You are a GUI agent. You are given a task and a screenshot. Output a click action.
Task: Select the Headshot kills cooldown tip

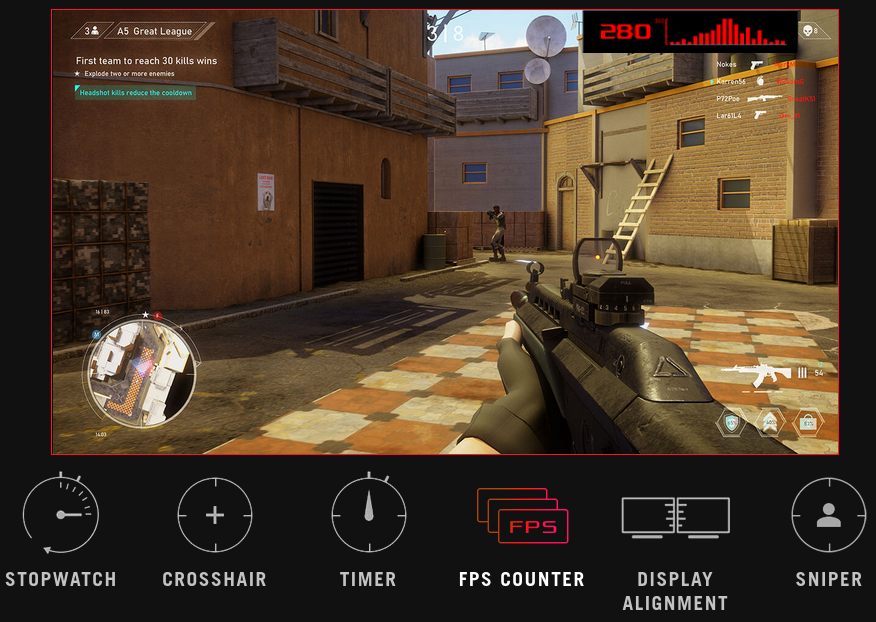pos(136,92)
